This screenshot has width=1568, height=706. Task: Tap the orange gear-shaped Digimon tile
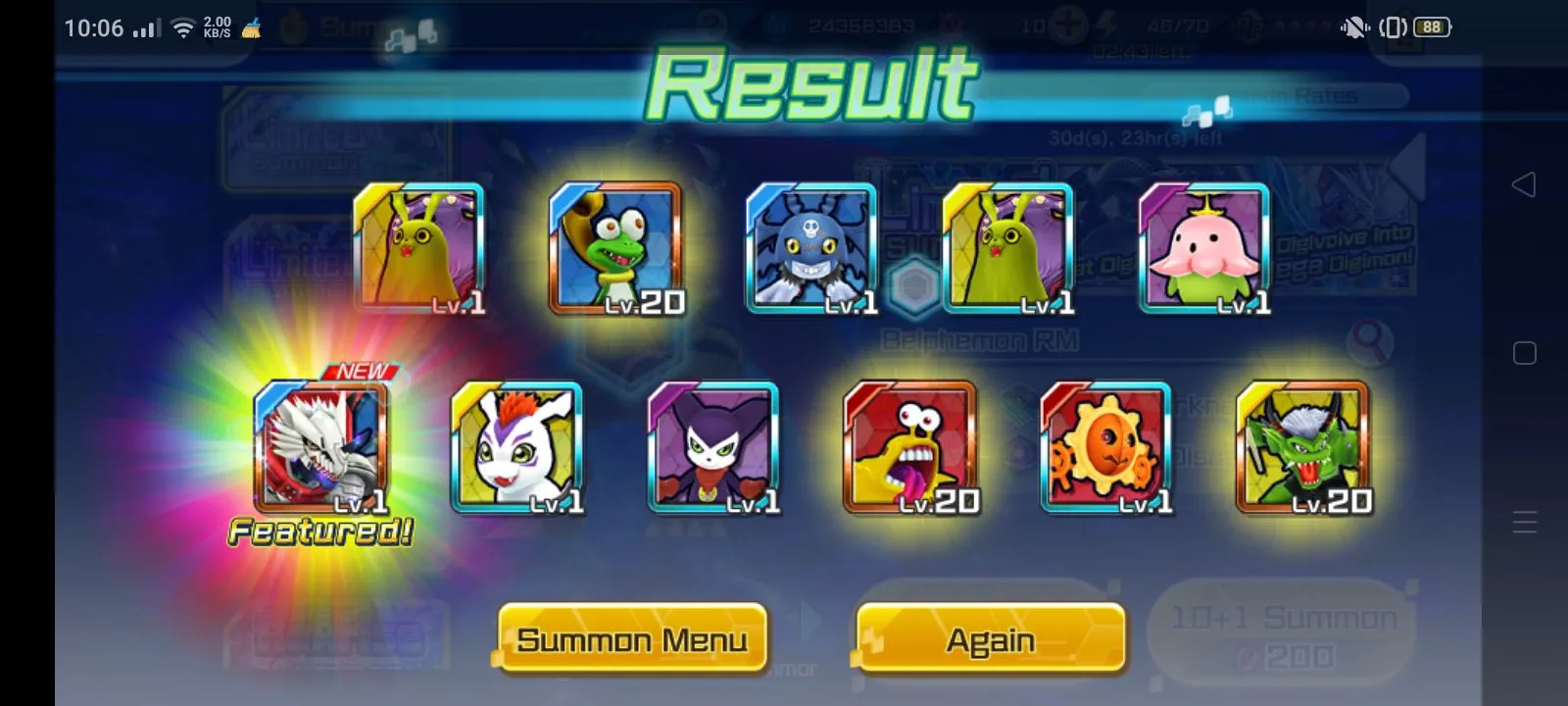1106,447
